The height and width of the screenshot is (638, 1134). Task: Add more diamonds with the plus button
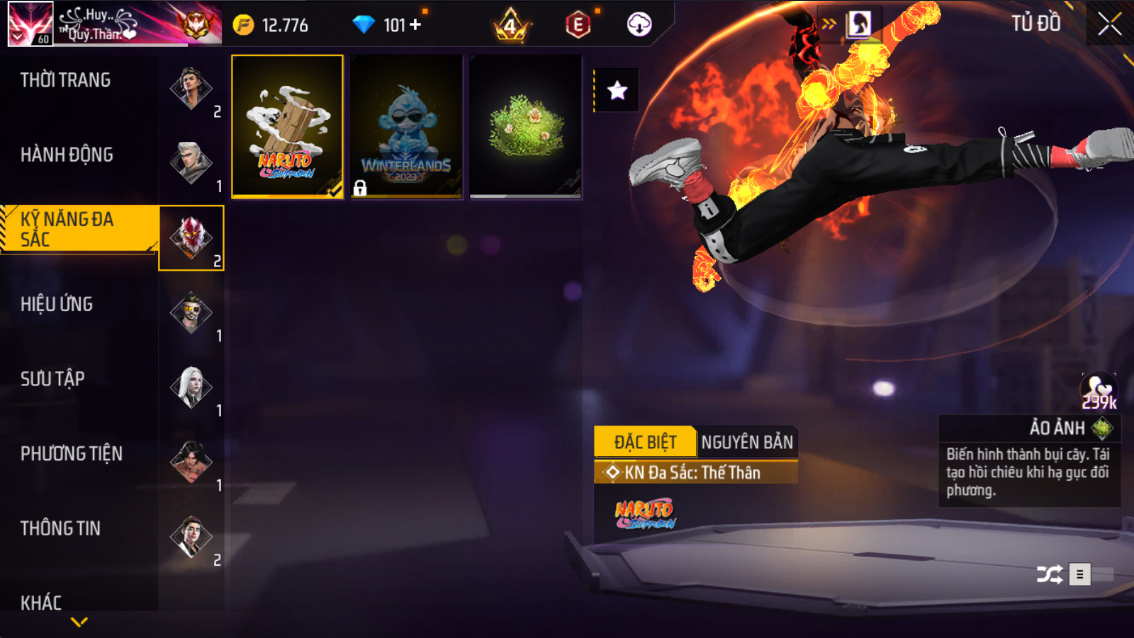pyautogui.click(x=416, y=25)
